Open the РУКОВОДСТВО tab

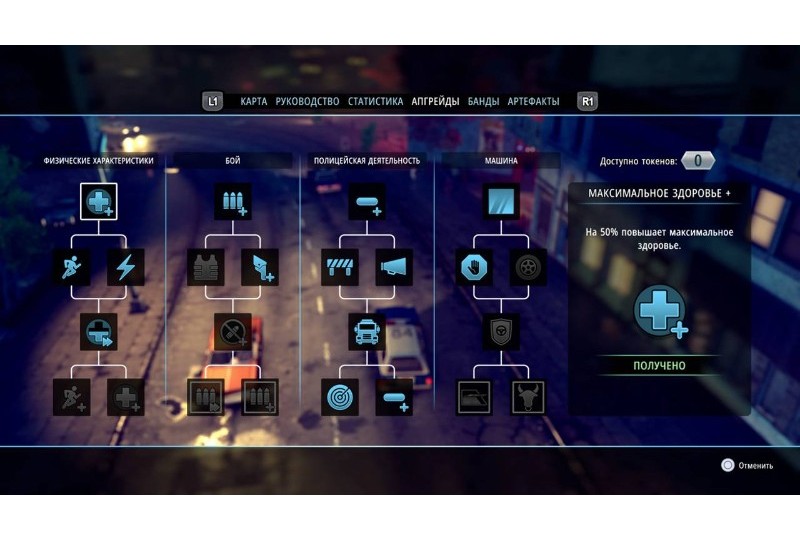click(x=307, y=101)
